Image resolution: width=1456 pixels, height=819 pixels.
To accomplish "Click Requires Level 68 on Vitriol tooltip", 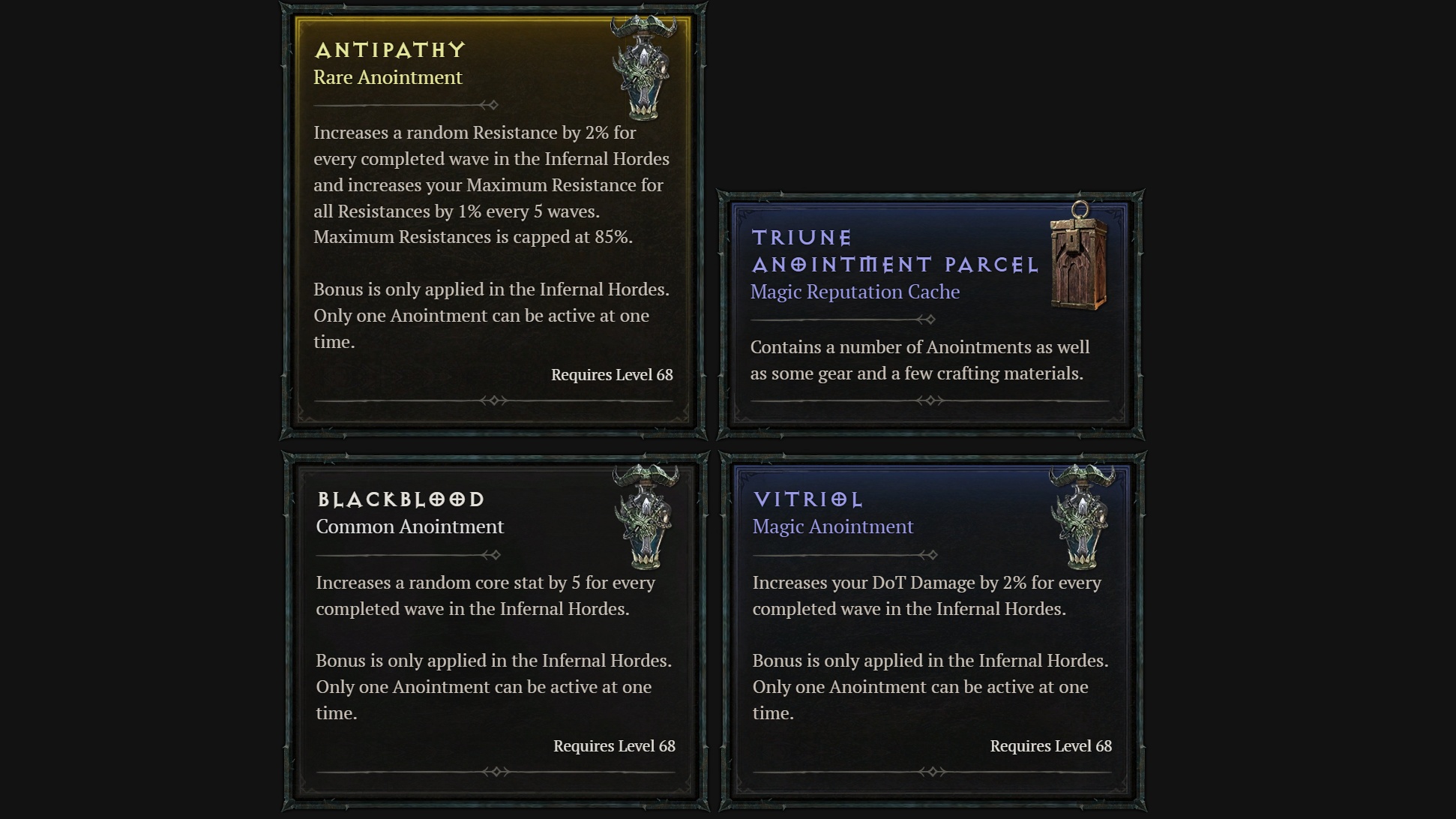I will click(1051, 746).
